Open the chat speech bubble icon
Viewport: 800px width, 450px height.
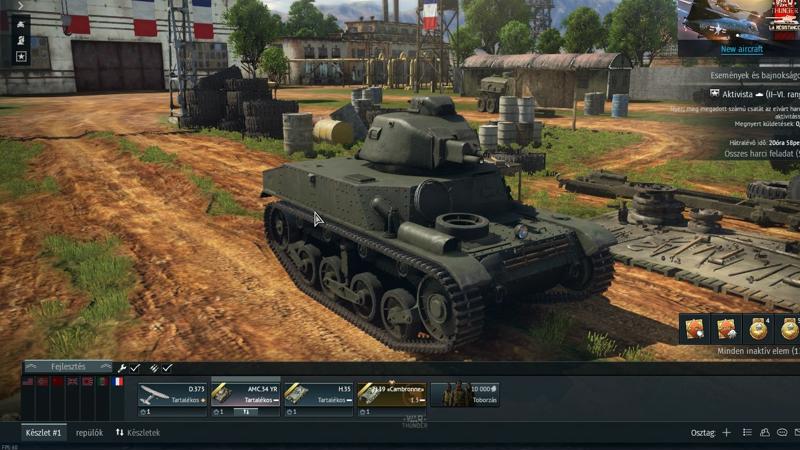coord(781,433)
